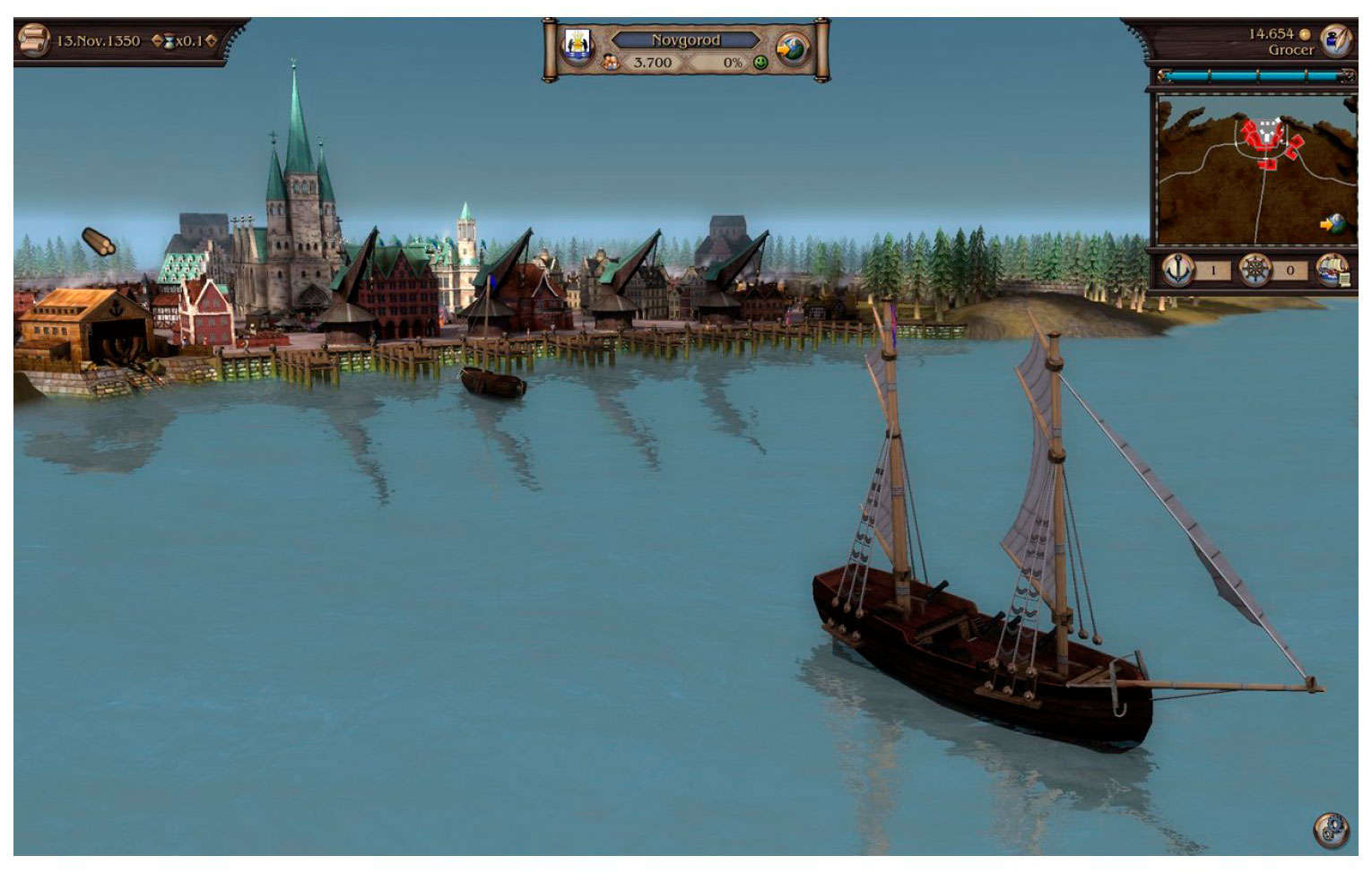Viewport: 1372px width, 873px height.
Task: Open the gear options menu
Action: (1331, 829)
